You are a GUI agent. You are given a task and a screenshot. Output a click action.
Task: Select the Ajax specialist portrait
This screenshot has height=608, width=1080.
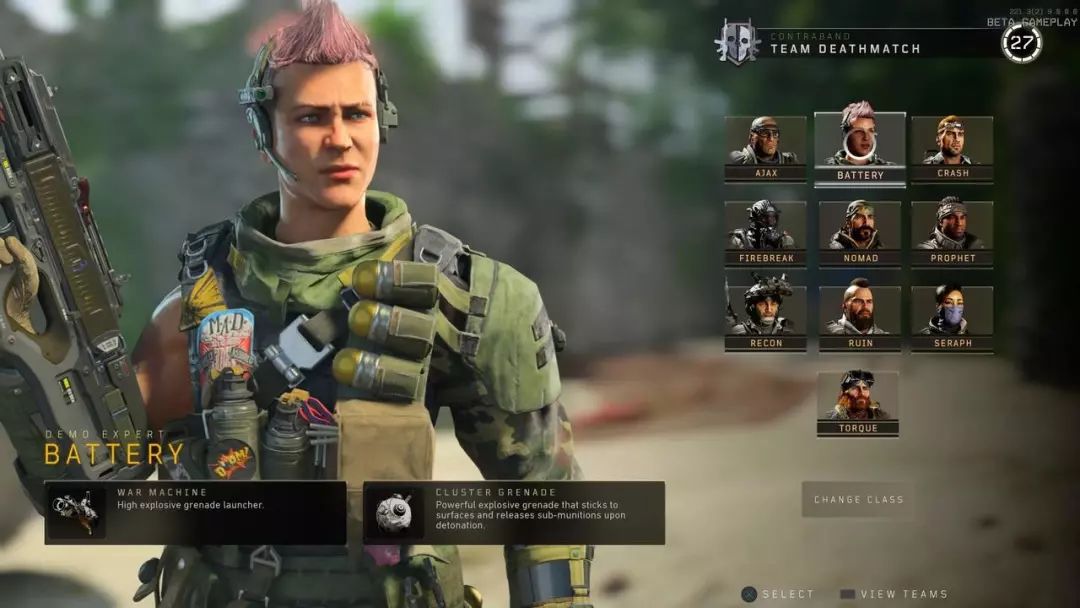point(765,146)
